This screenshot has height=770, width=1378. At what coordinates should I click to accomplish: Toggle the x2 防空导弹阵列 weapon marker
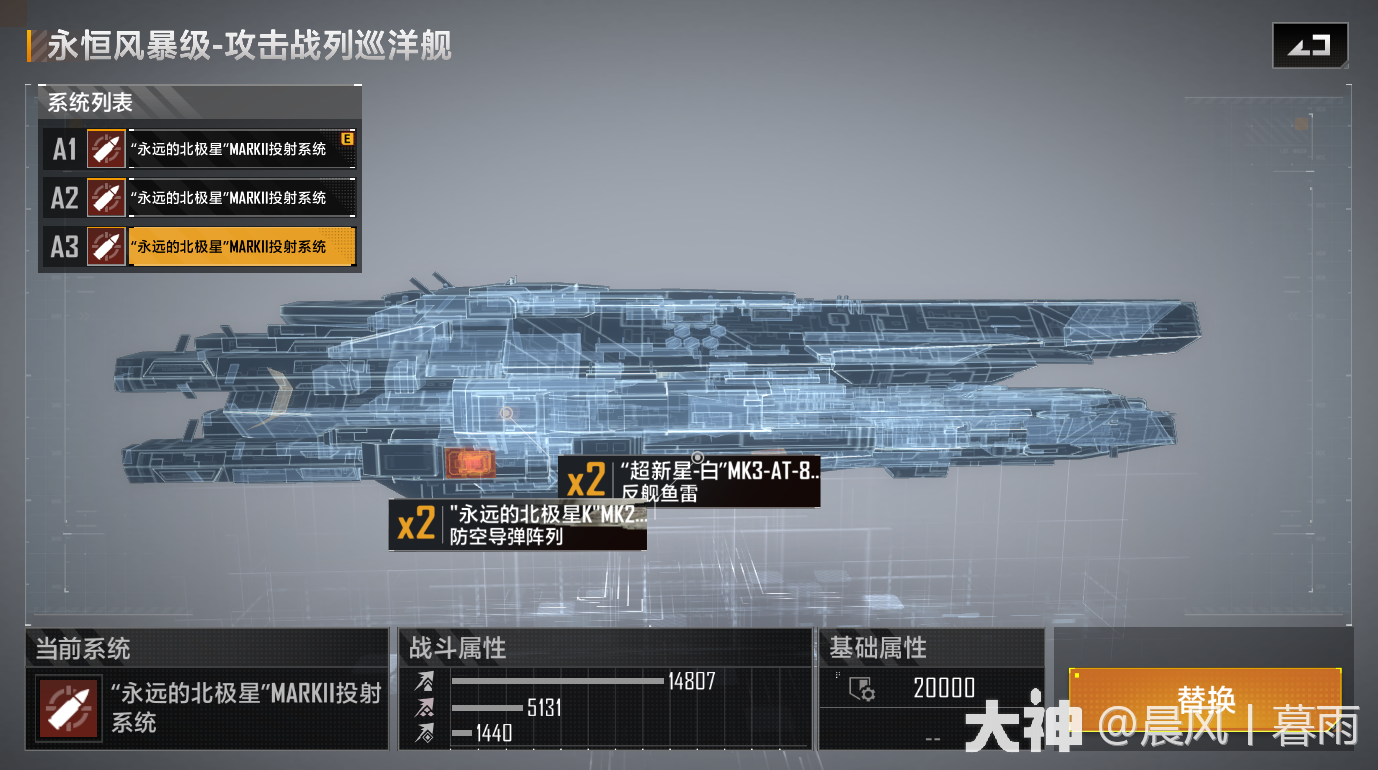pyautogui.click(x=516, y=526)
